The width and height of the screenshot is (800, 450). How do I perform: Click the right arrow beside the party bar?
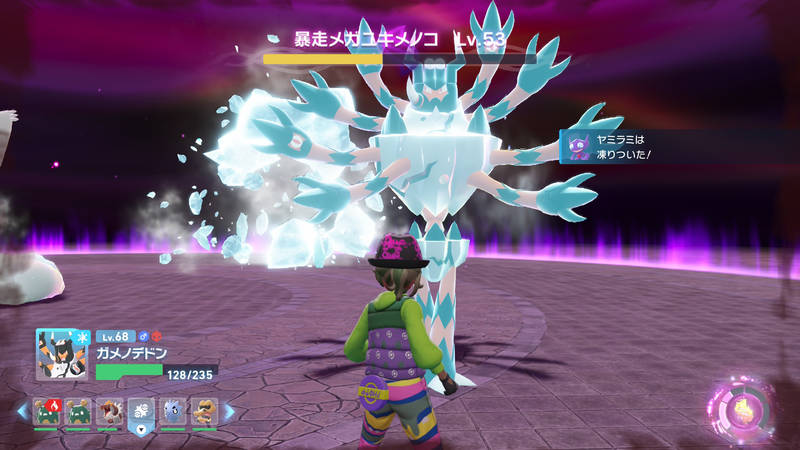[228, 411]
